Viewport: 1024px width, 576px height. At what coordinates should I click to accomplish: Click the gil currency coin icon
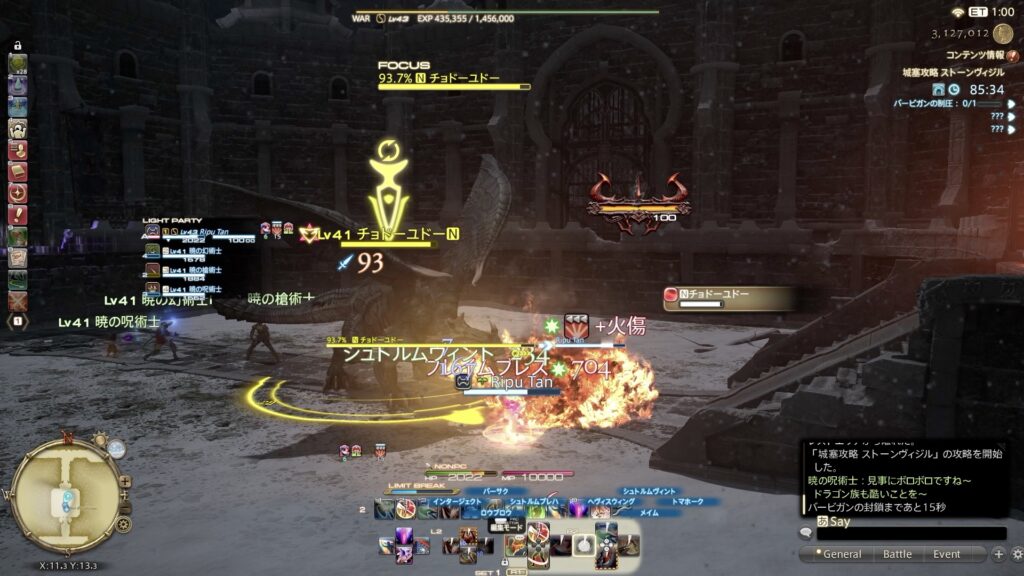tap(1003, 33)
